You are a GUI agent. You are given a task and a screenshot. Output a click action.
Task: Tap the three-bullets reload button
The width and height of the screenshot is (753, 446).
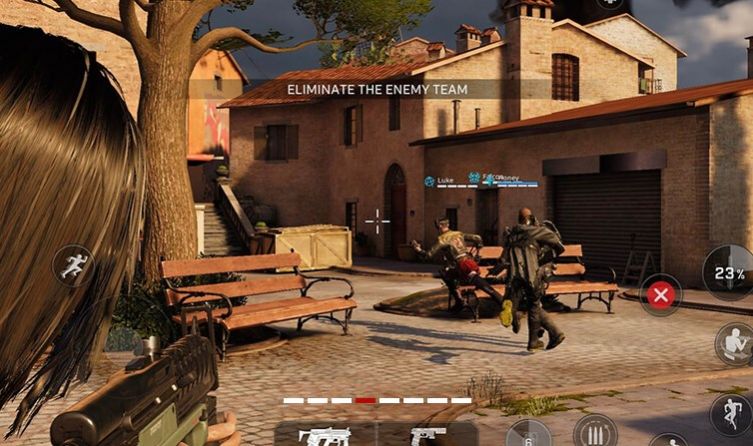point(594,433)
